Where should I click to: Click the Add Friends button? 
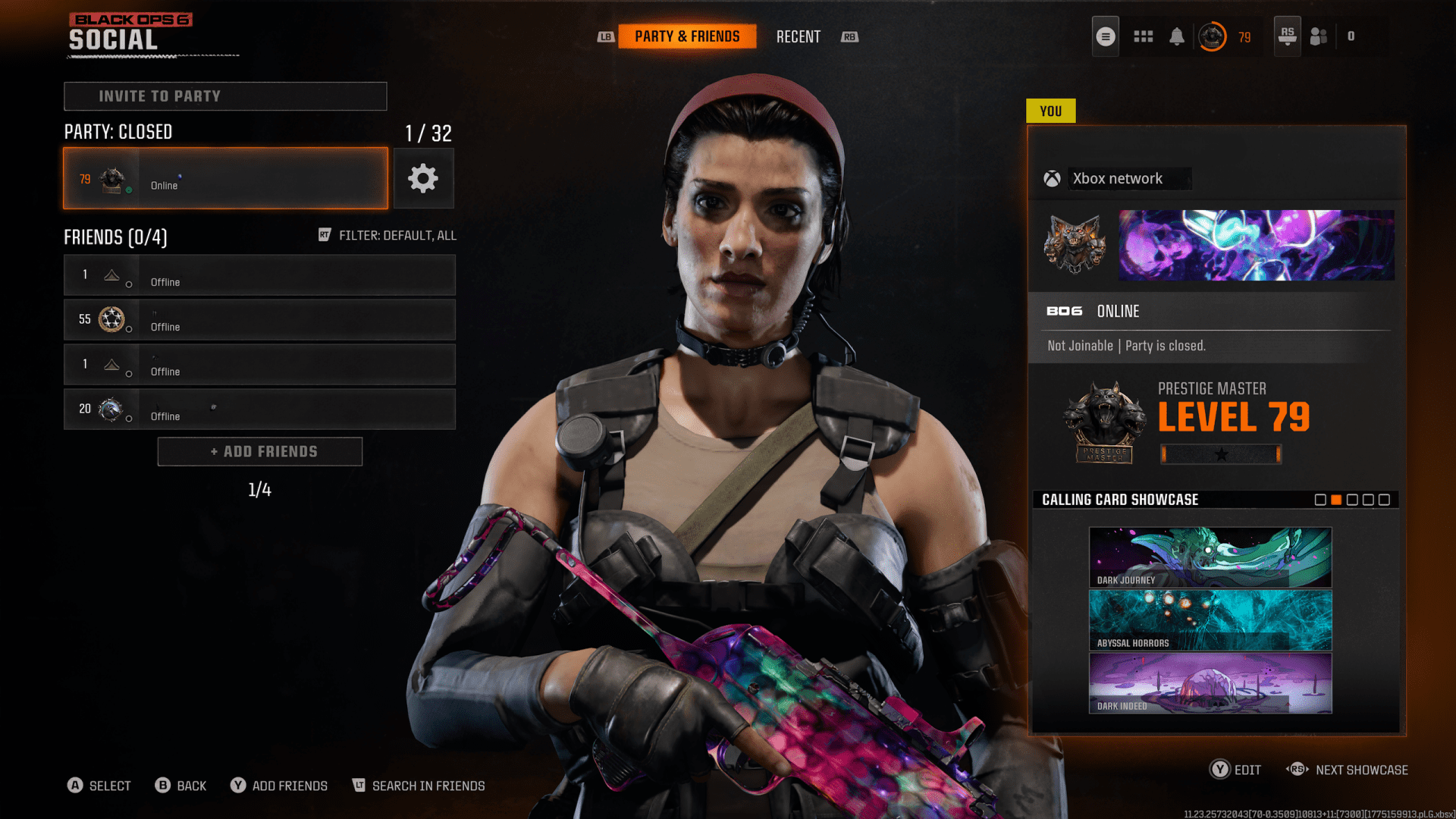(x=259, y=451)
